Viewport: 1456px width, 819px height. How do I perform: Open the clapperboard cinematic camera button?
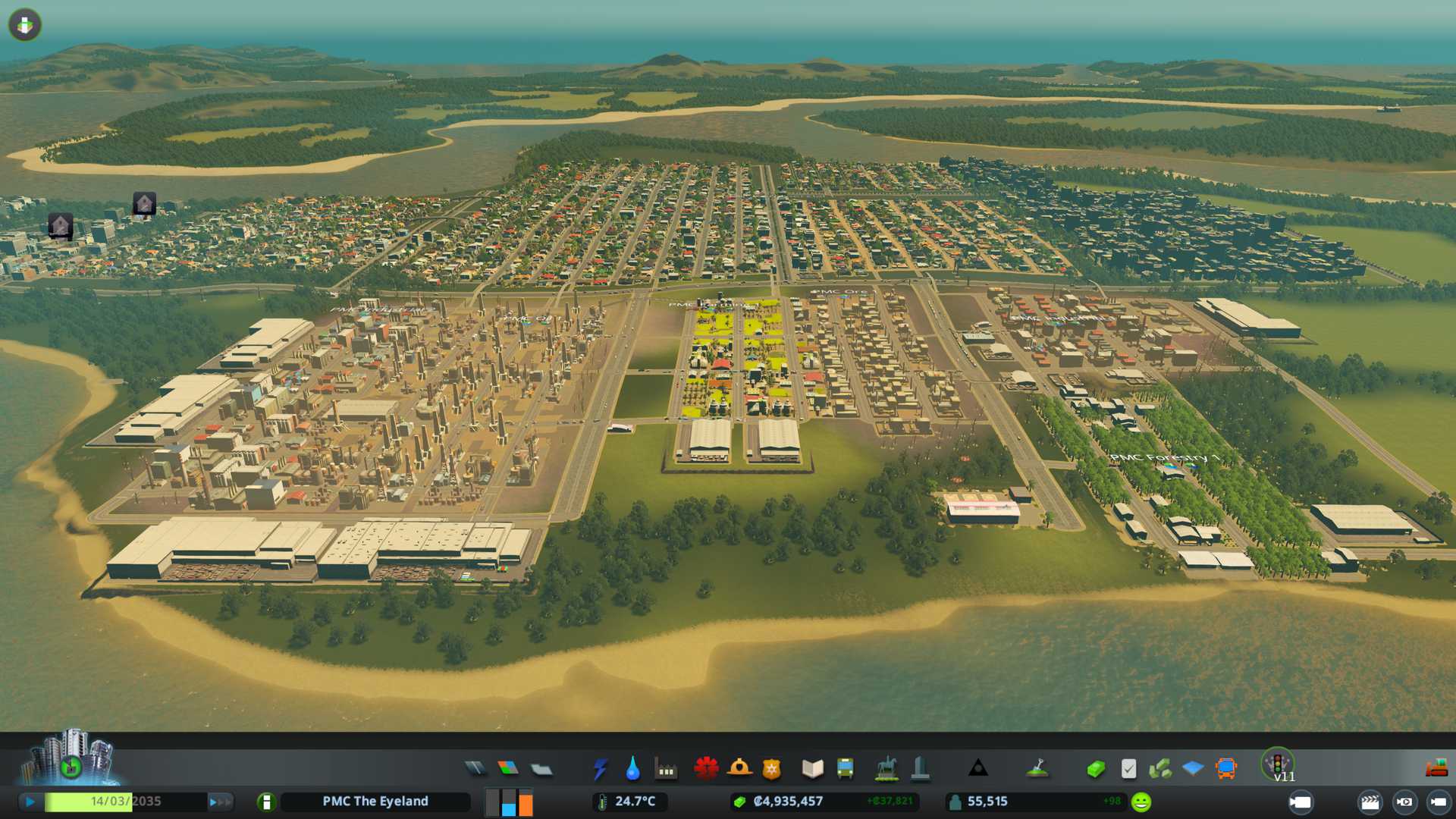point(1370,802)
